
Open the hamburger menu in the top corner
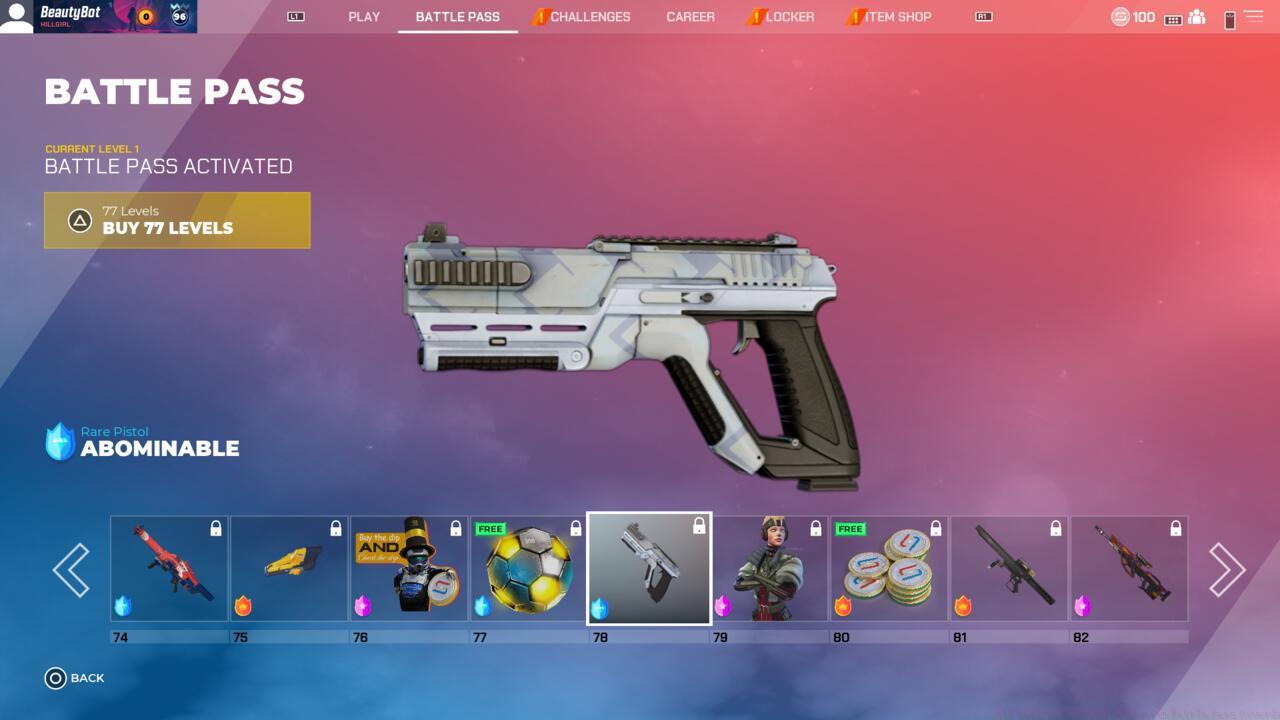(1253, 17)
